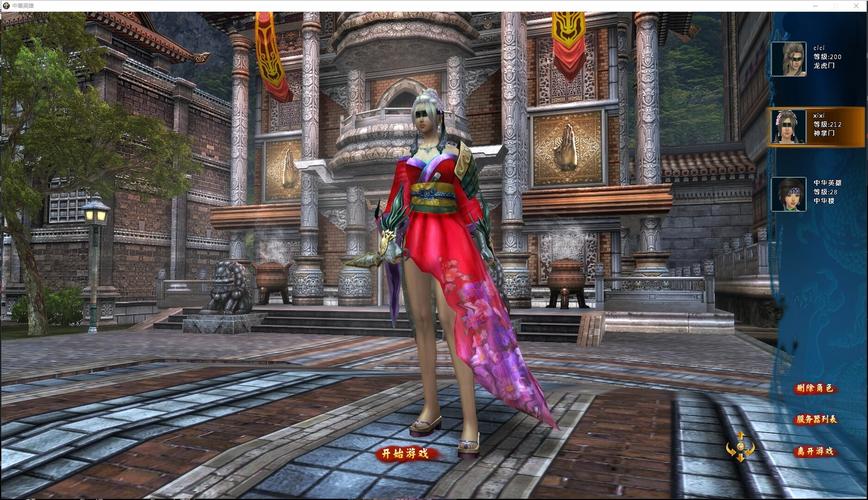Choose the level 212 character xixi
Image resolution: width=868 pixels, height=500 pixels.
[816, 127]
